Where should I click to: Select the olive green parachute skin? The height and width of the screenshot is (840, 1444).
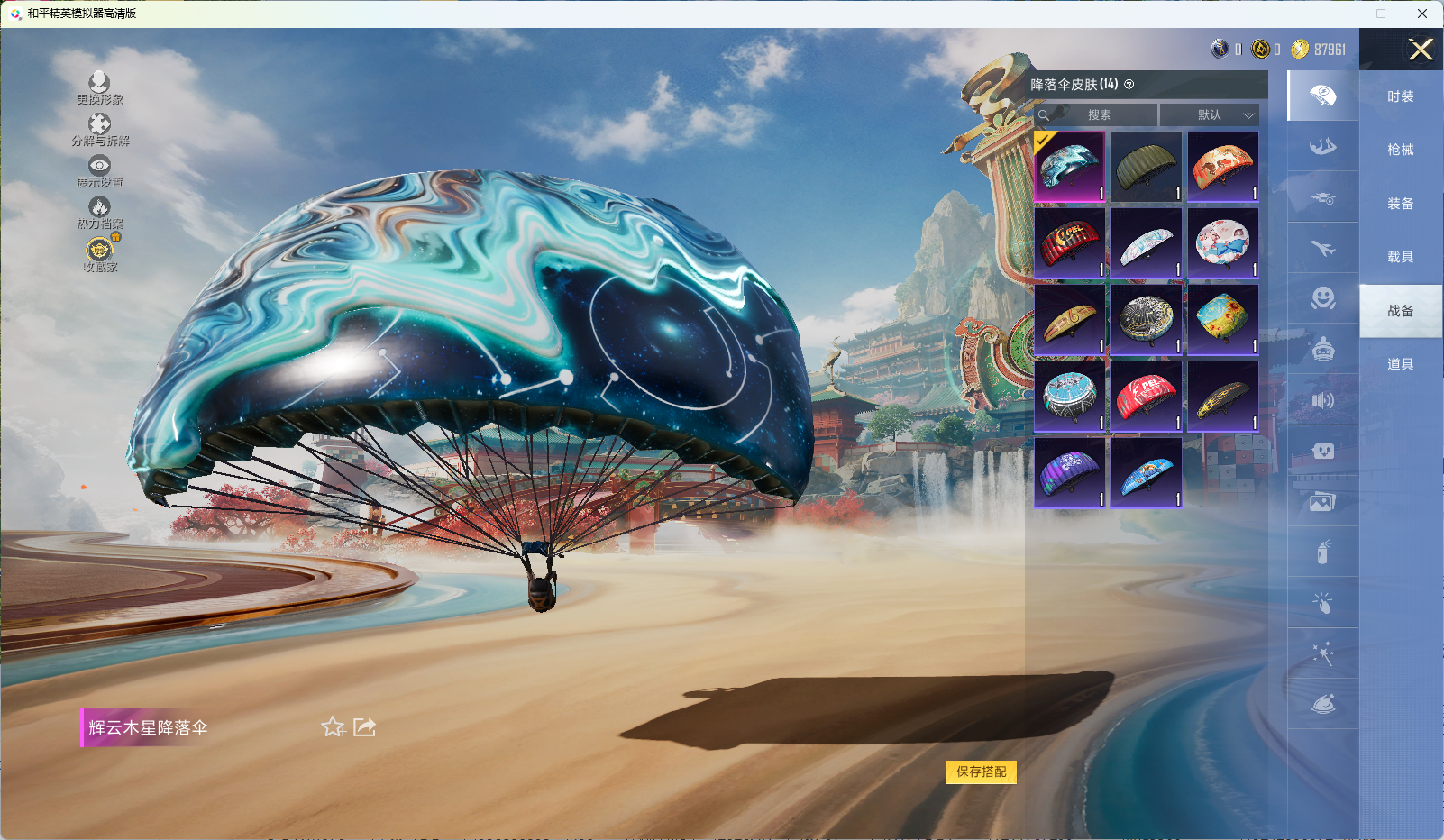(x=1146, y=167)
